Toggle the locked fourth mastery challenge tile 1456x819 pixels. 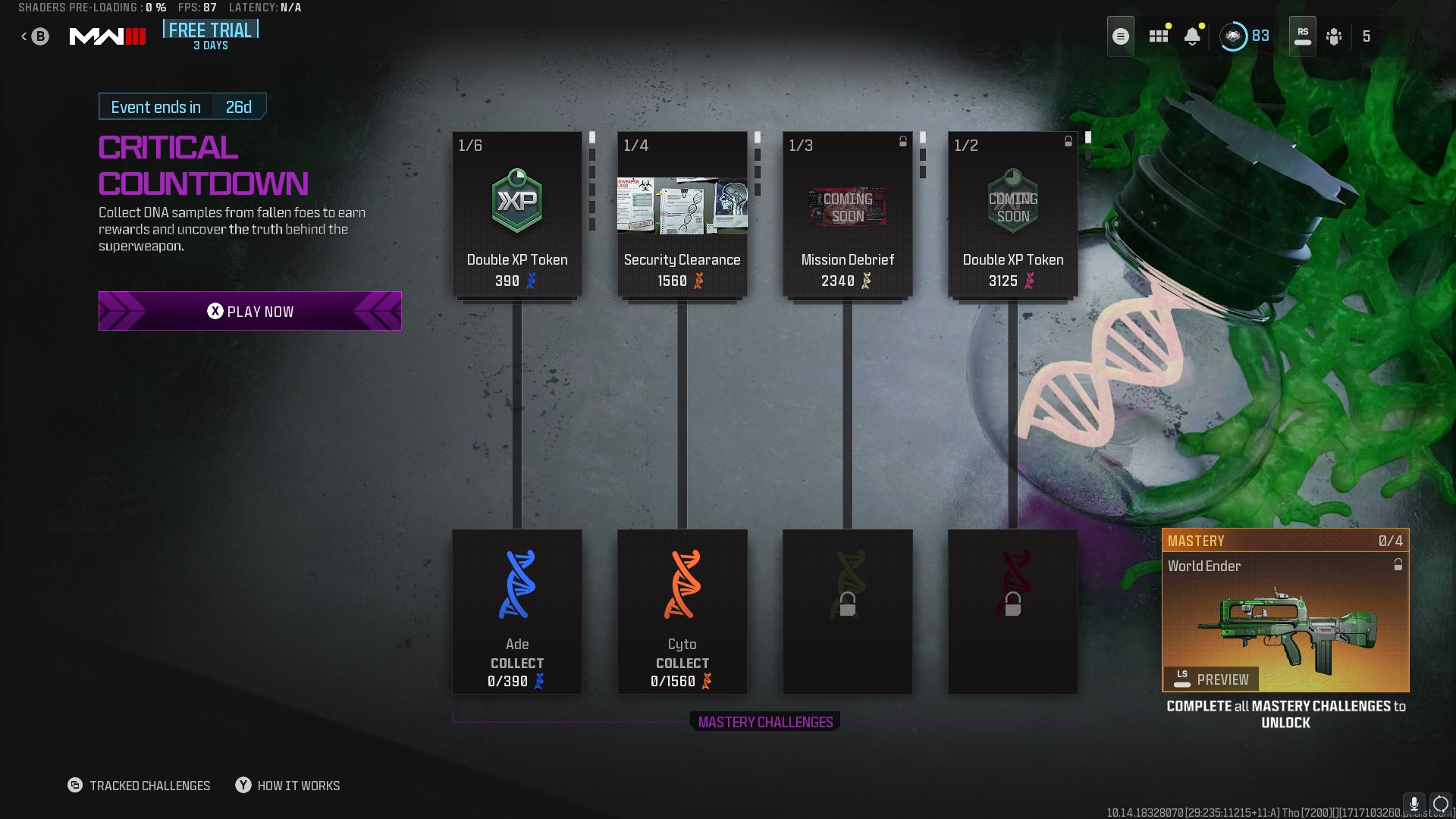pos(1012,612)
